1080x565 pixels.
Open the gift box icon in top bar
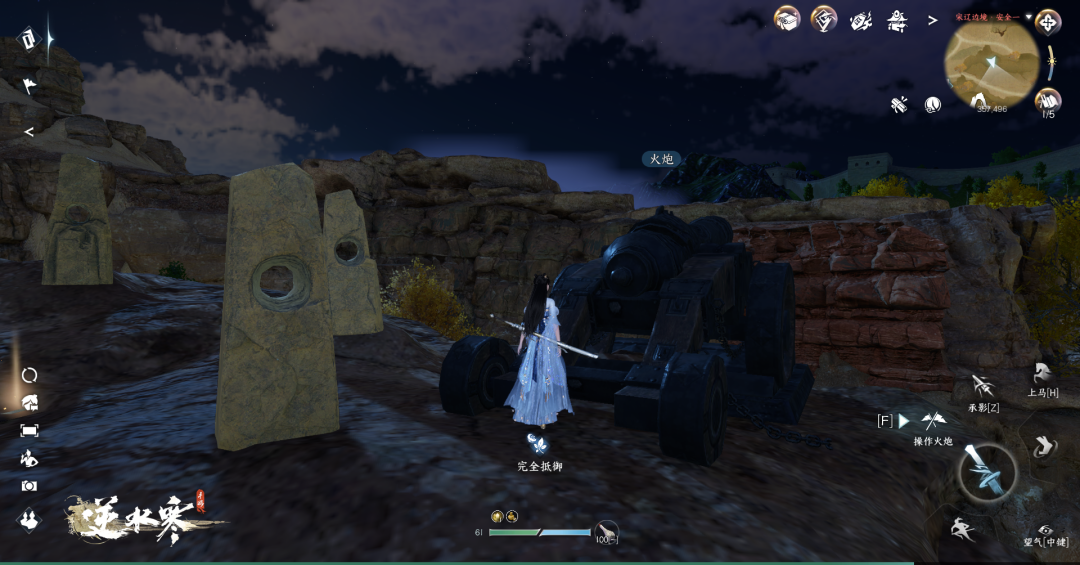[787, 19]
